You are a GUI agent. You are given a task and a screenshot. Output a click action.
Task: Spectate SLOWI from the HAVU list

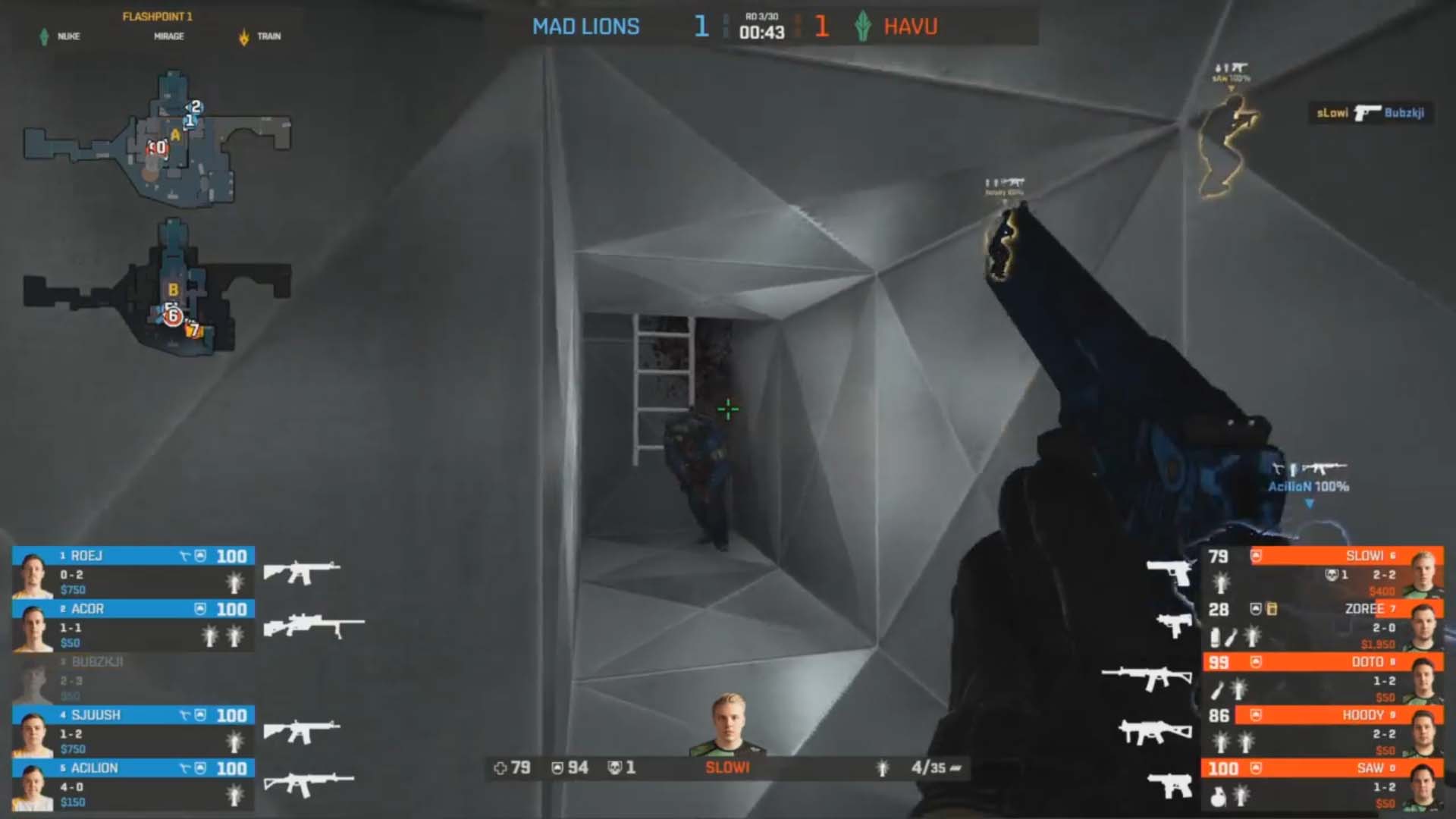(1323, 573)
